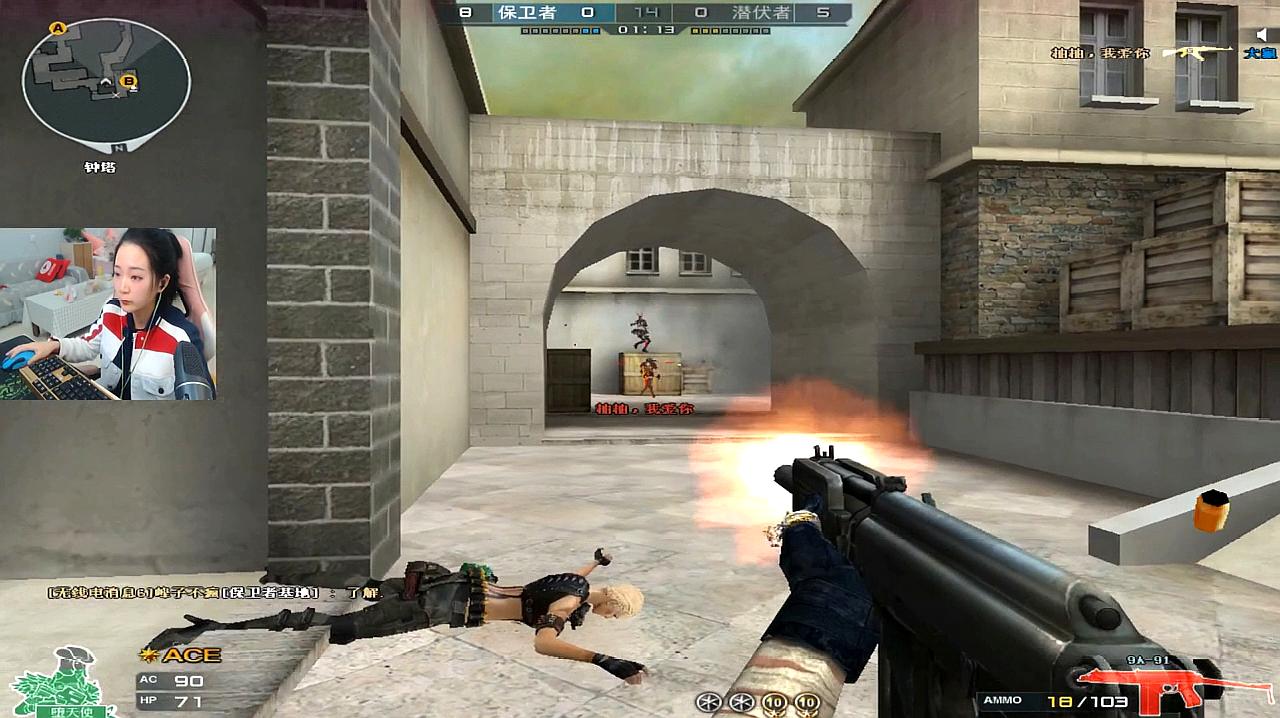Click the kill feed rifle icon

1188,52
